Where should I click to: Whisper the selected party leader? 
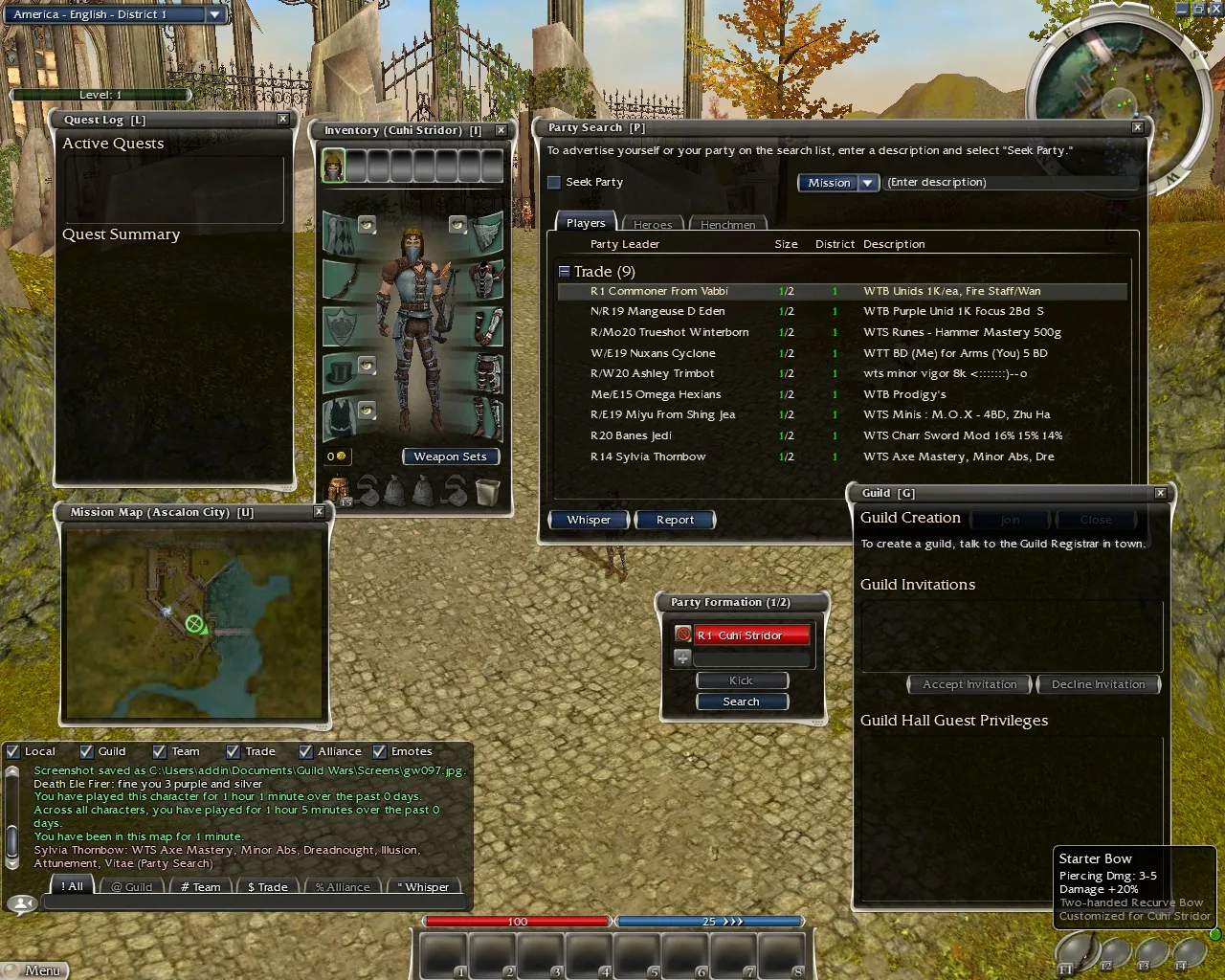tap(589, 520)
